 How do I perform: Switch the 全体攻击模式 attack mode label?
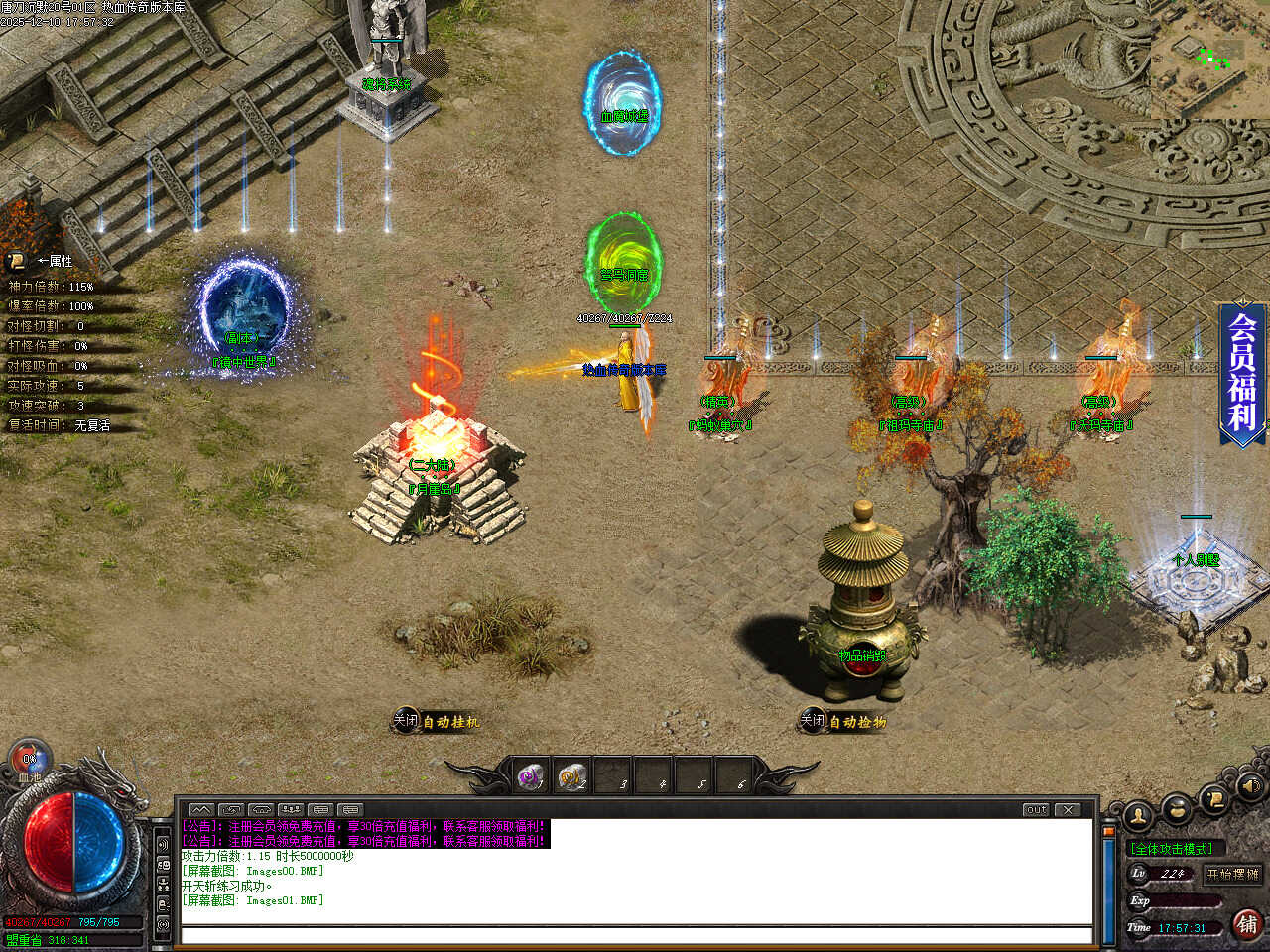(1172, 849)
